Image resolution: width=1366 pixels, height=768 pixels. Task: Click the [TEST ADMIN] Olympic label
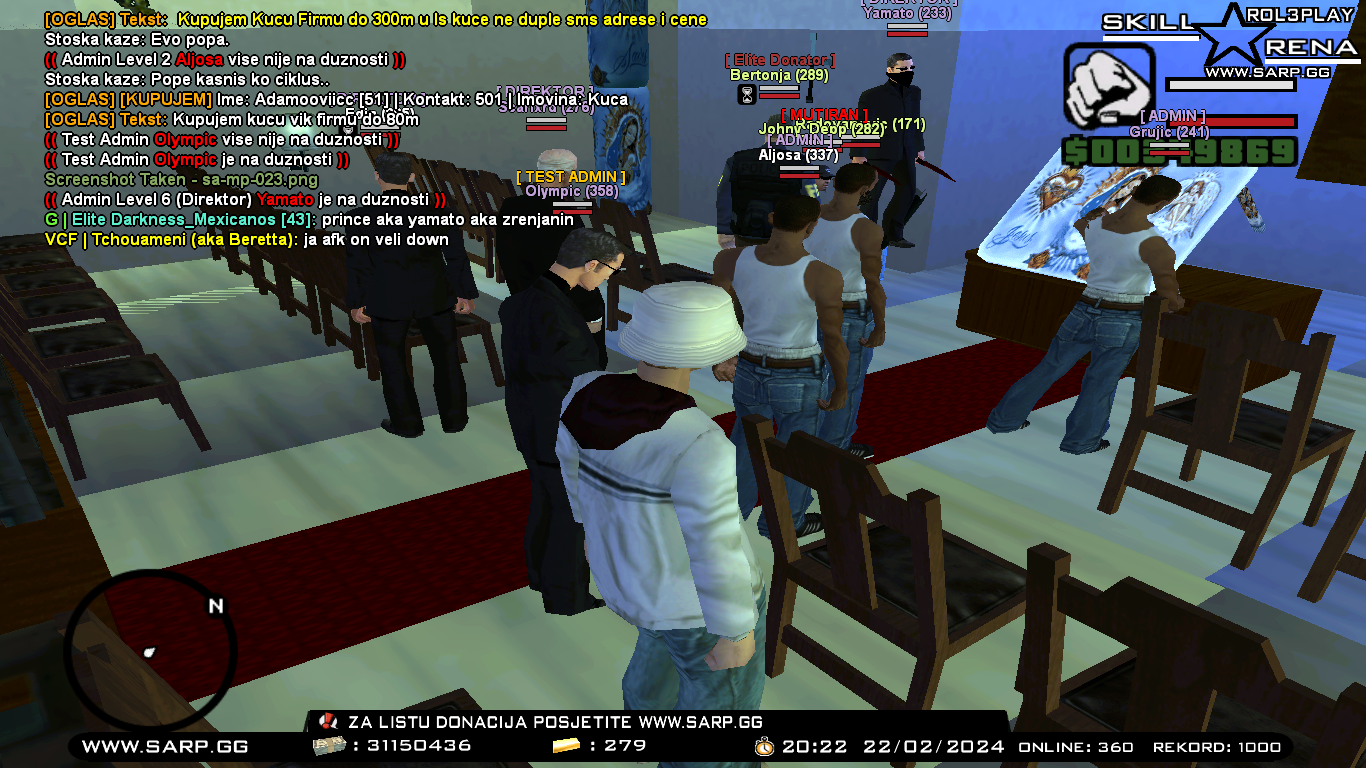click(x=569, y=180)
